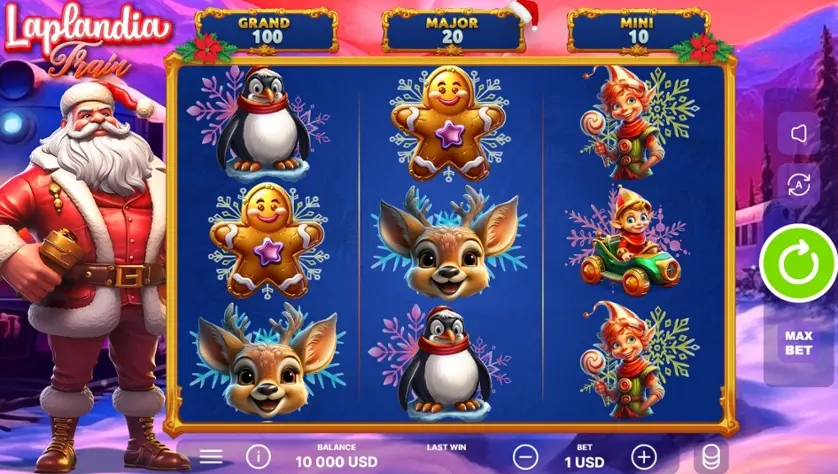Screen dimensions: 838x474
Task: Spin the reels with the green button
Action: [x=797, y=262]
